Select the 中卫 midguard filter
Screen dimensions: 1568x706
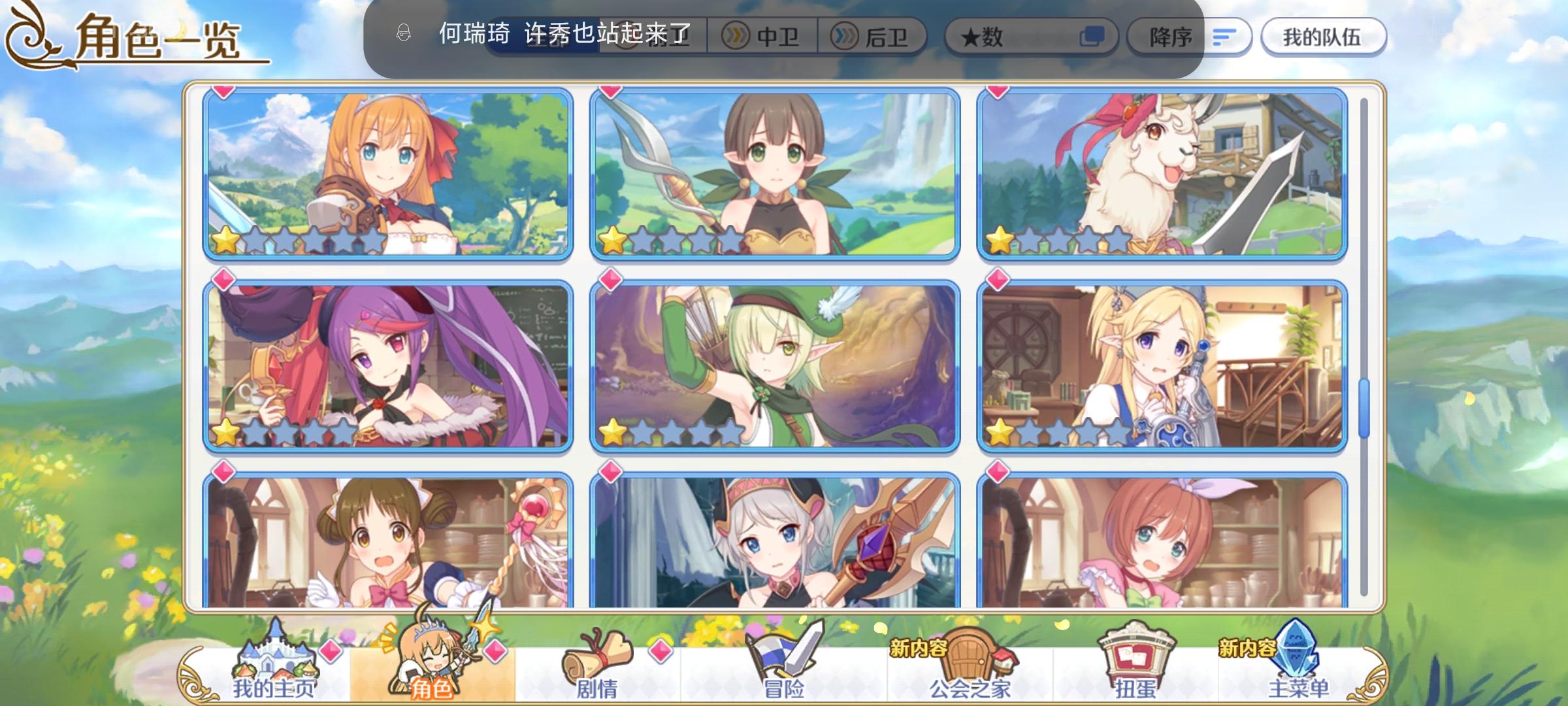762,37
